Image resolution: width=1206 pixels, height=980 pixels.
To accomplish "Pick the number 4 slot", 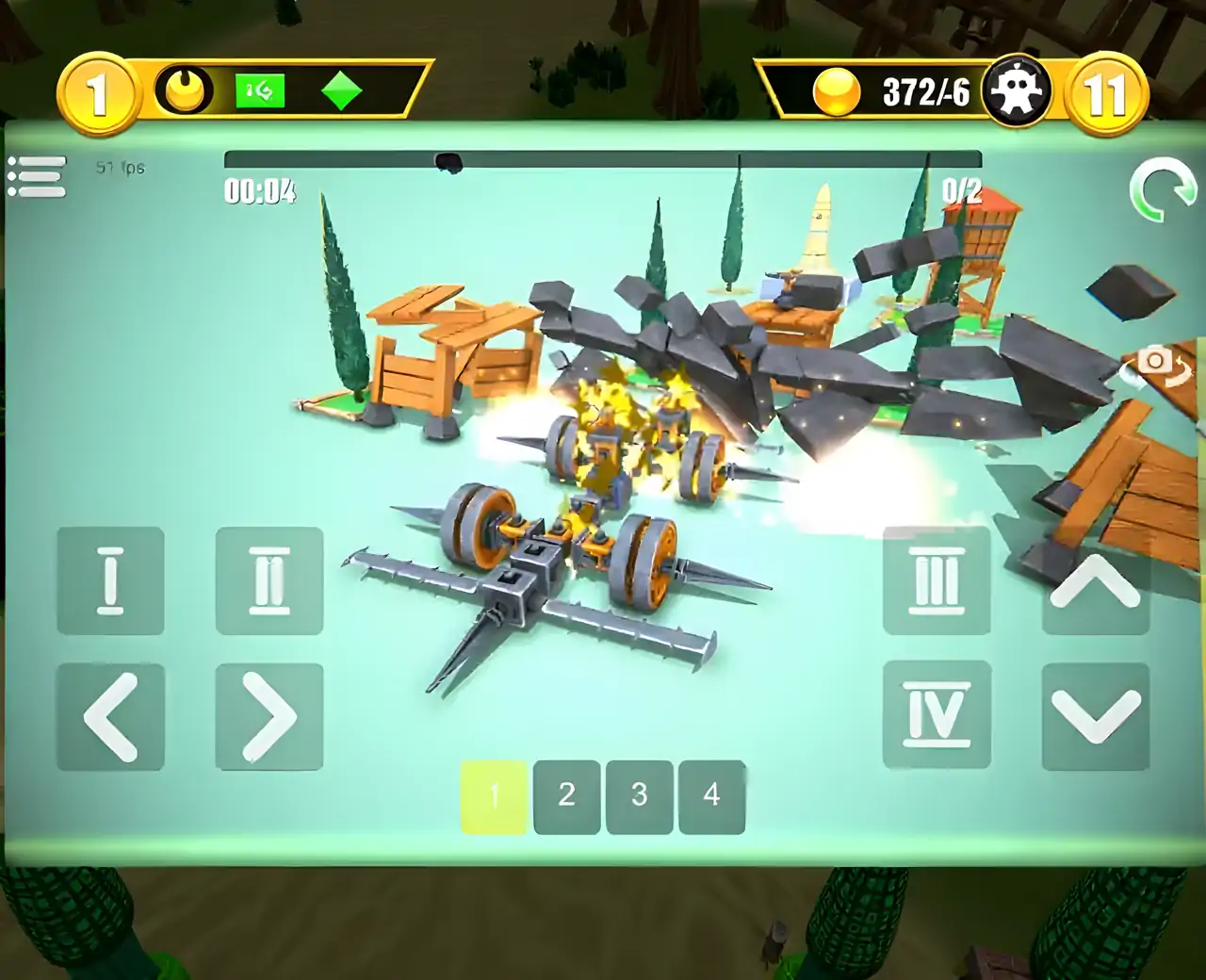I will (x=711, y=796).
